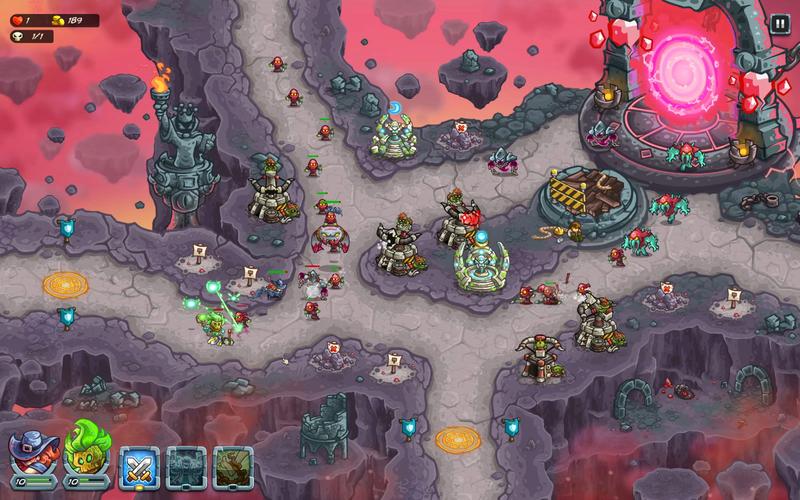This screenshot has height=500, width=800.
Task: Activate the crossed swords reinforcements ability
Action: click(x=140, y=466)
